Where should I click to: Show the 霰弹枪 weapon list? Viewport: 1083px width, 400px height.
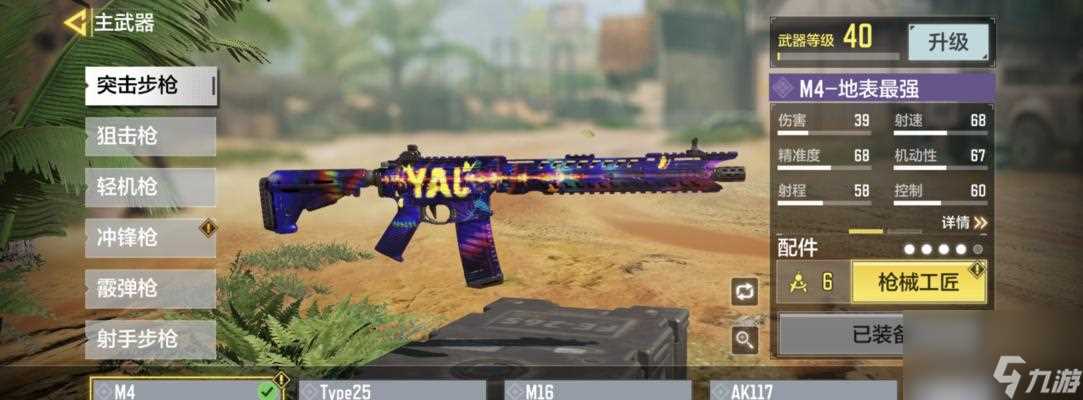coord(150,289)
